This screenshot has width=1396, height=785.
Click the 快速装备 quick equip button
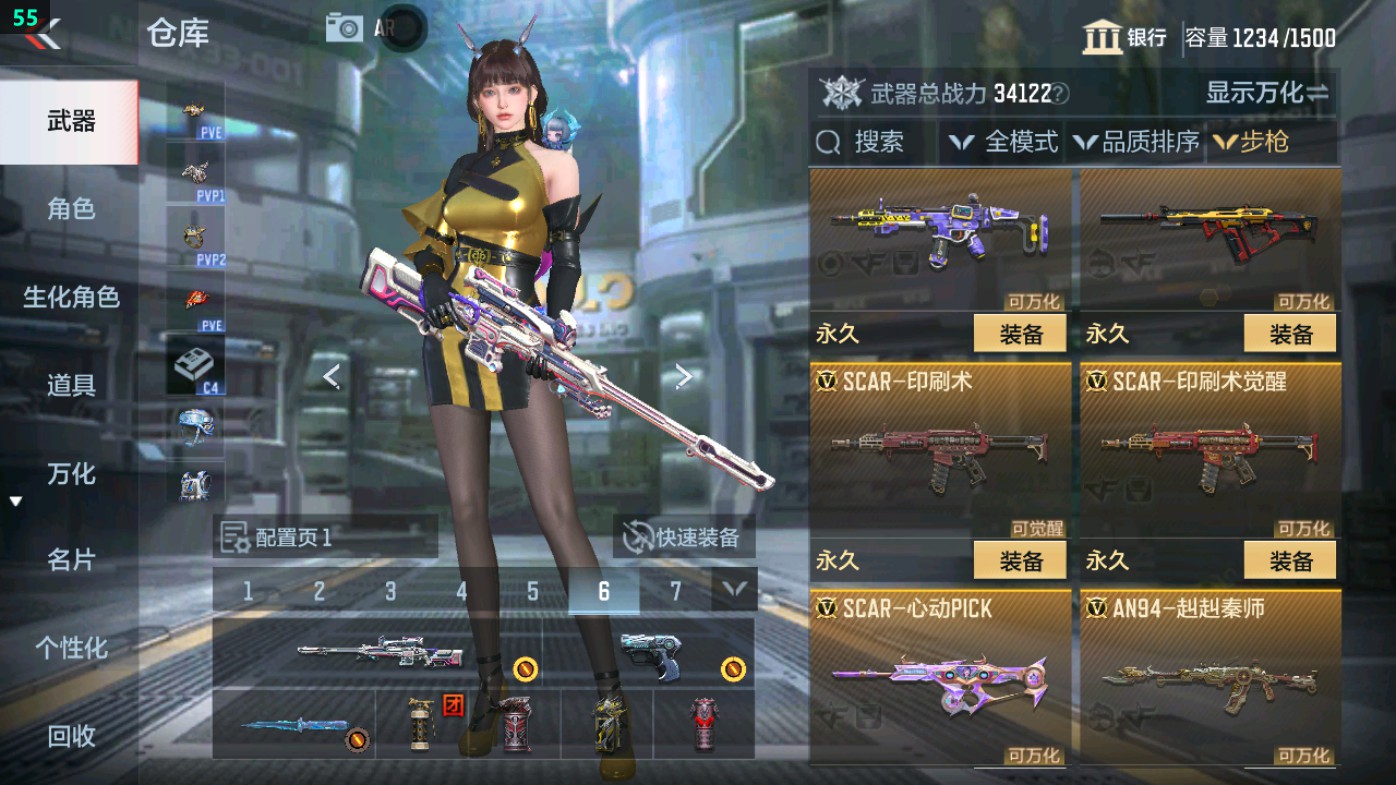[683, 537]
